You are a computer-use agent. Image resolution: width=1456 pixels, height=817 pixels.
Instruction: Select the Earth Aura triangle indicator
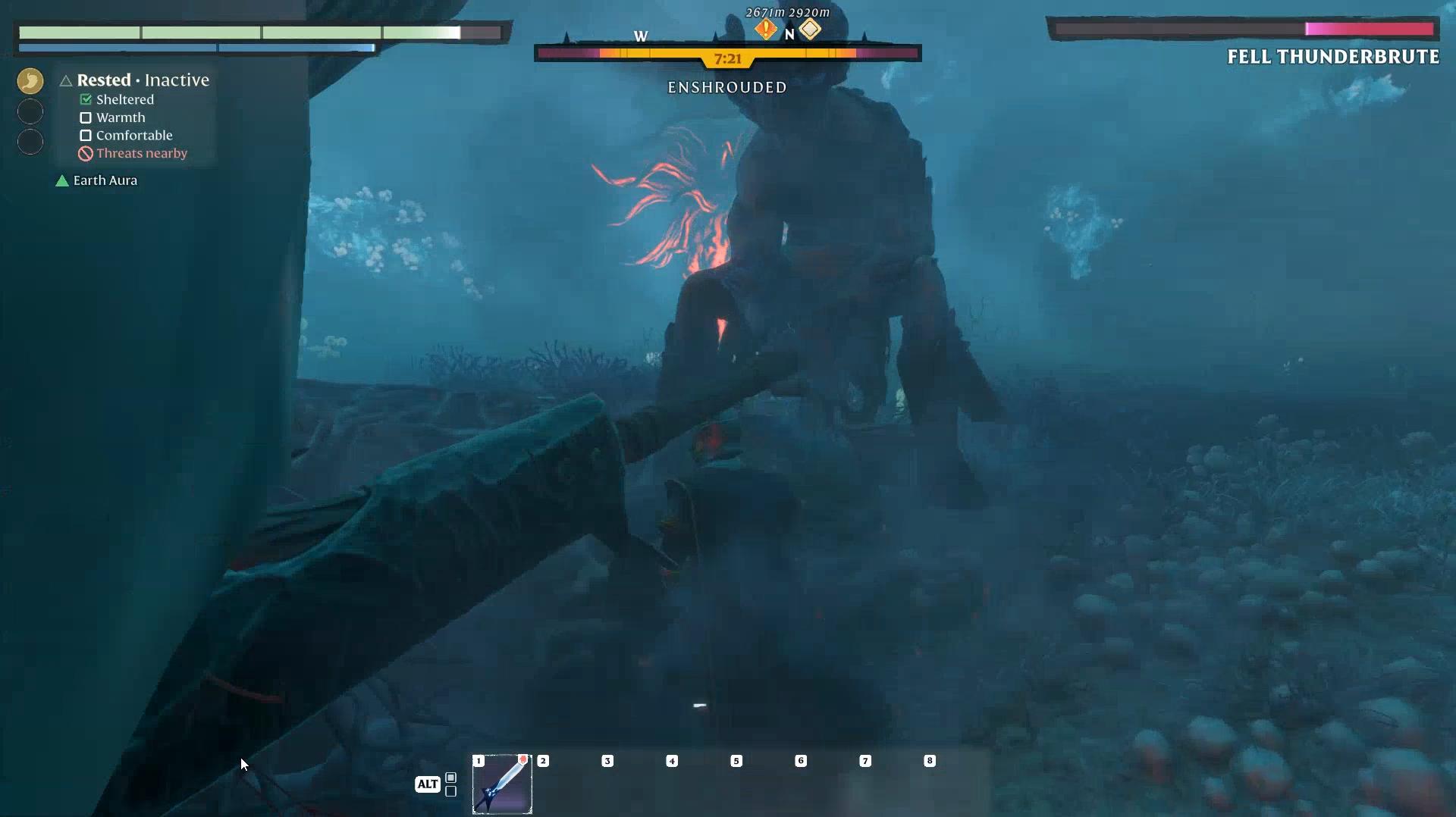61,180
